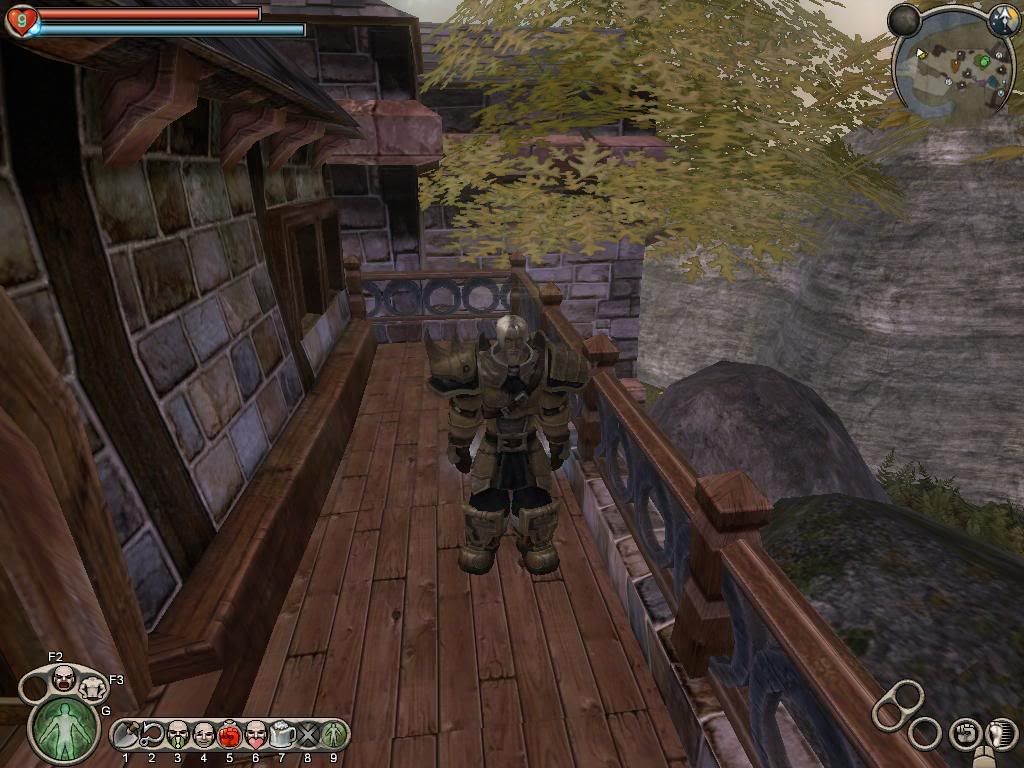Viewport: 1024px width, 768px height.
Task: Use the red fist potion
Action: 229,736
